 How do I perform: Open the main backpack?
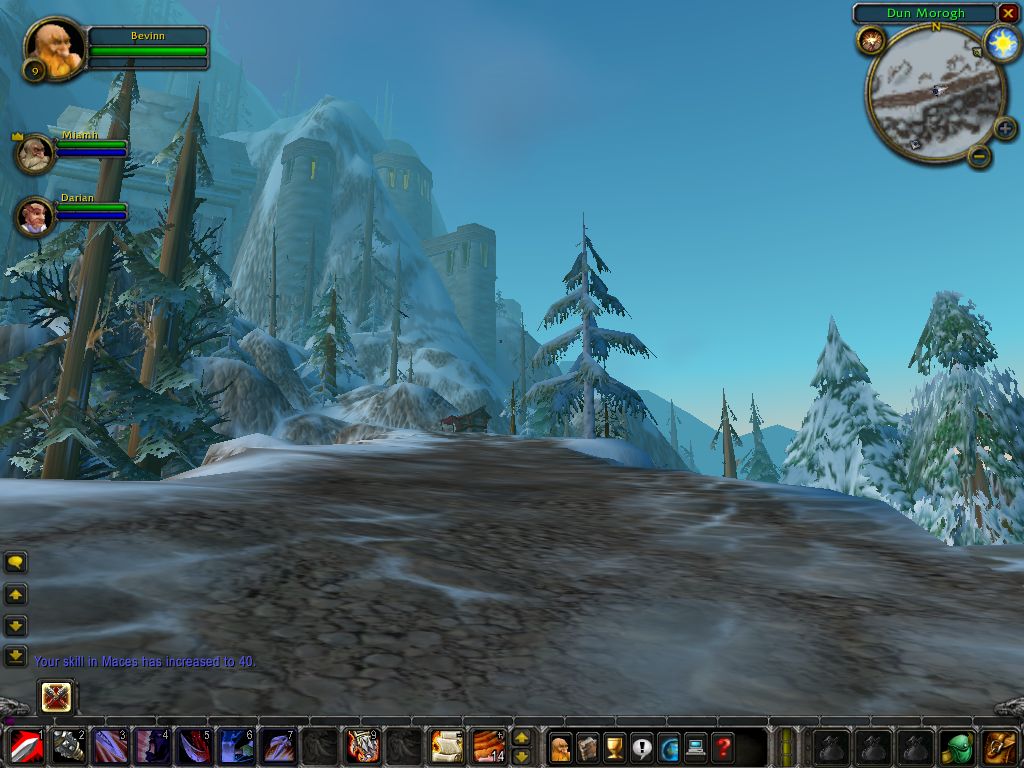1000,746
